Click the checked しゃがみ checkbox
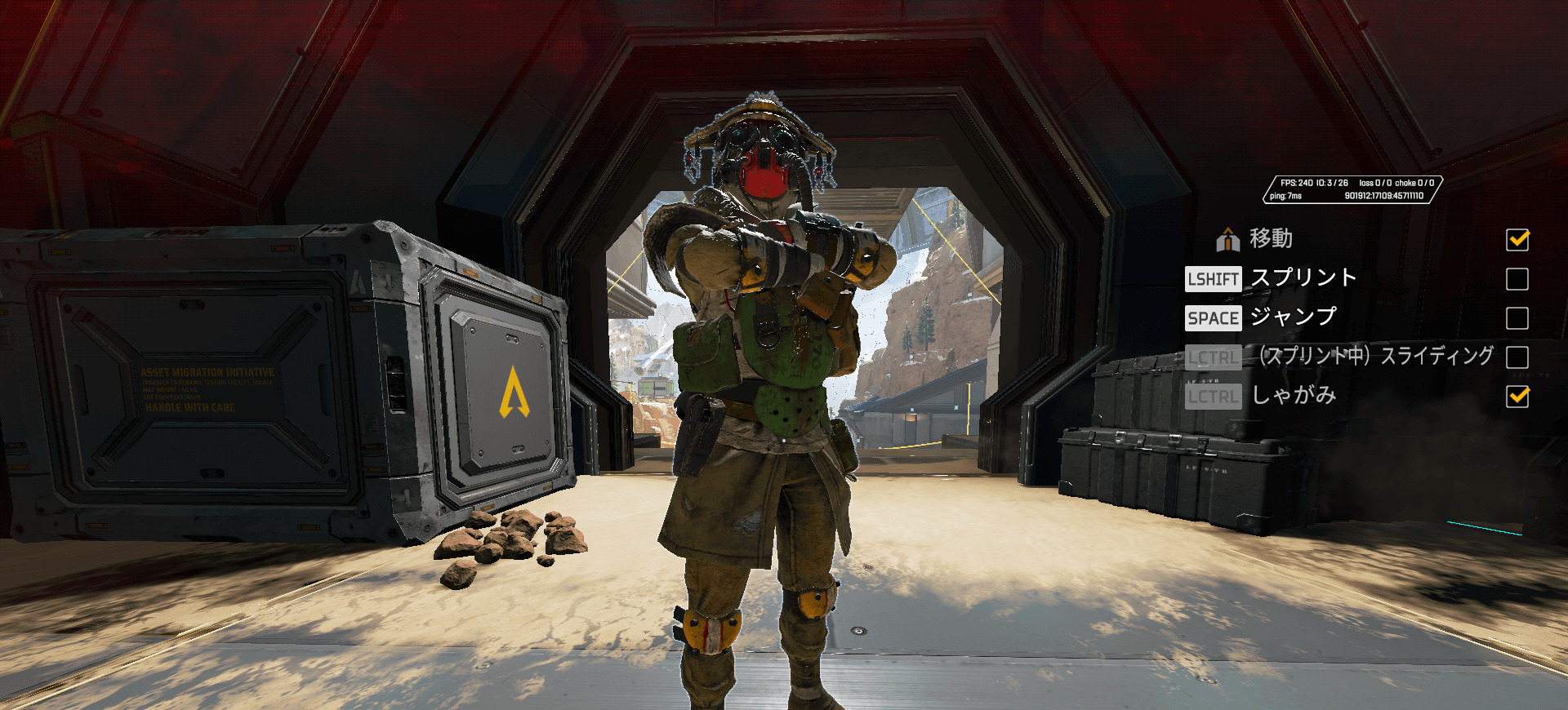The height and width of the screenshot is (710, 1568). click(1517, 397)
